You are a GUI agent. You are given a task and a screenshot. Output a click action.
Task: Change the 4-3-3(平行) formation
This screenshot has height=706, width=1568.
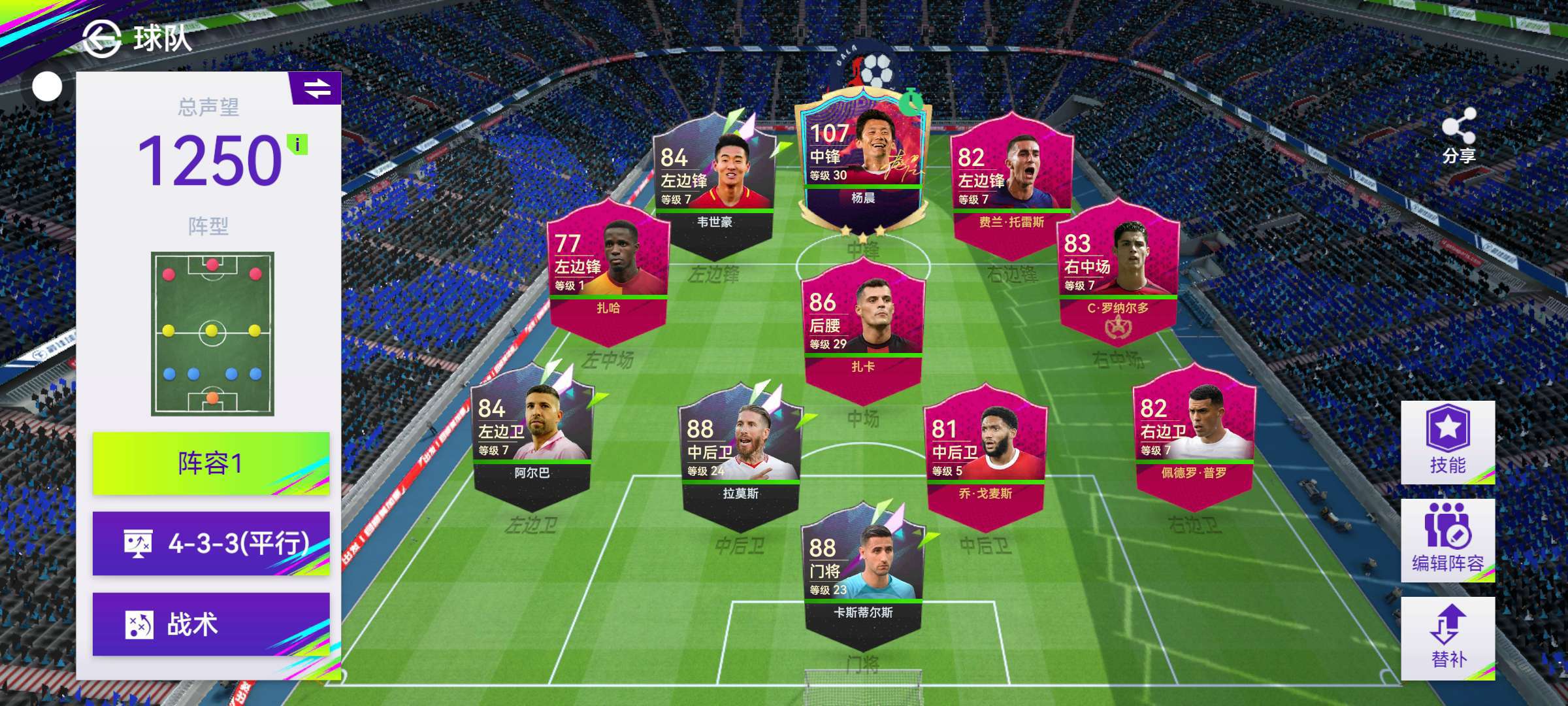(x=211, y=543)
